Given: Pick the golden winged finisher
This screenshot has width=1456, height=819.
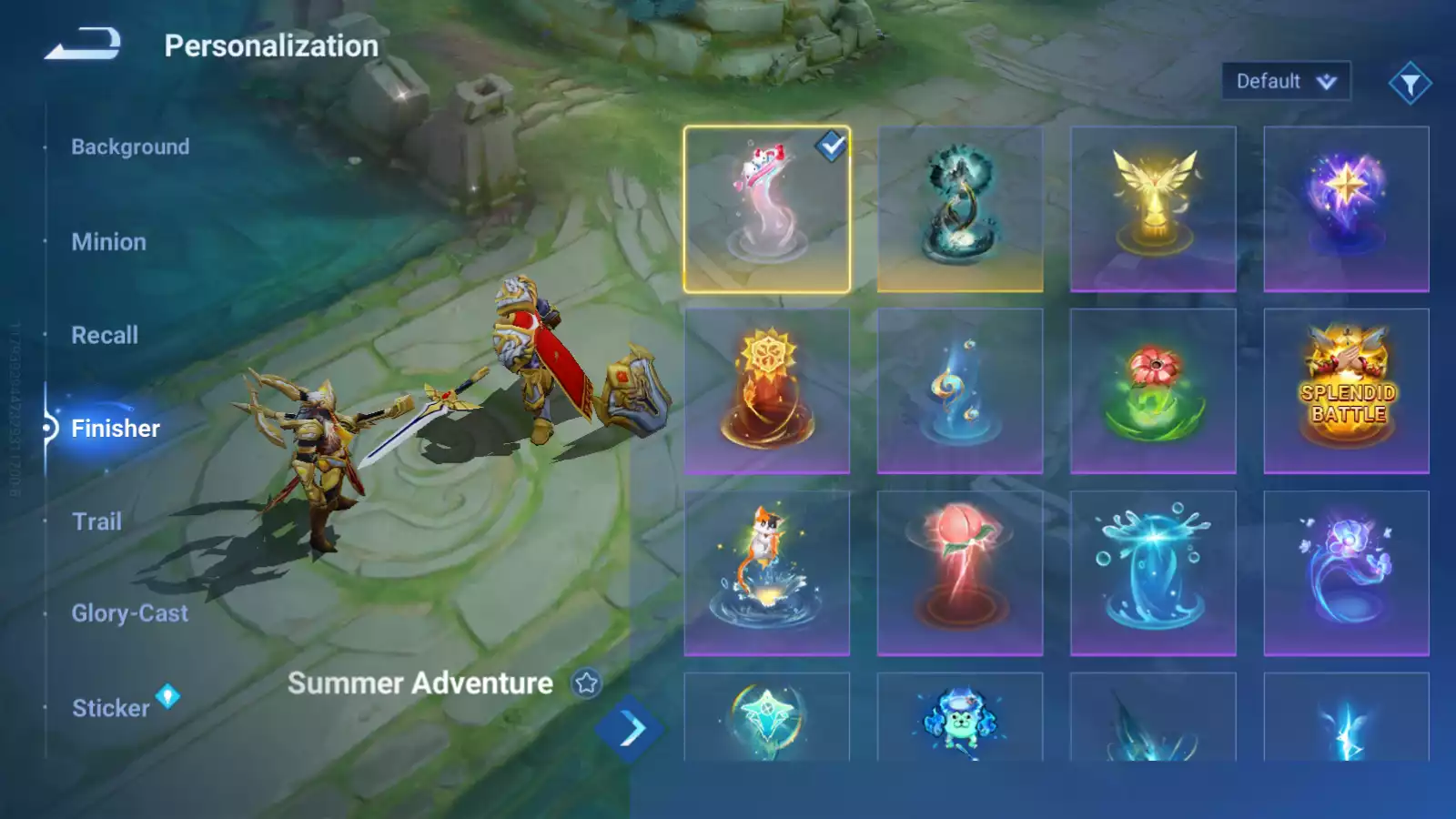Looking at the screenshot, I should (1153, 209).
